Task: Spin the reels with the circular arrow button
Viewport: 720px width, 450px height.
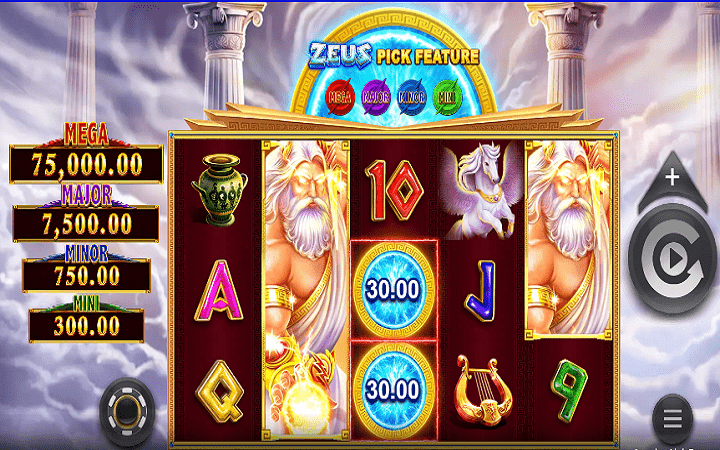Action: [672, 260]
